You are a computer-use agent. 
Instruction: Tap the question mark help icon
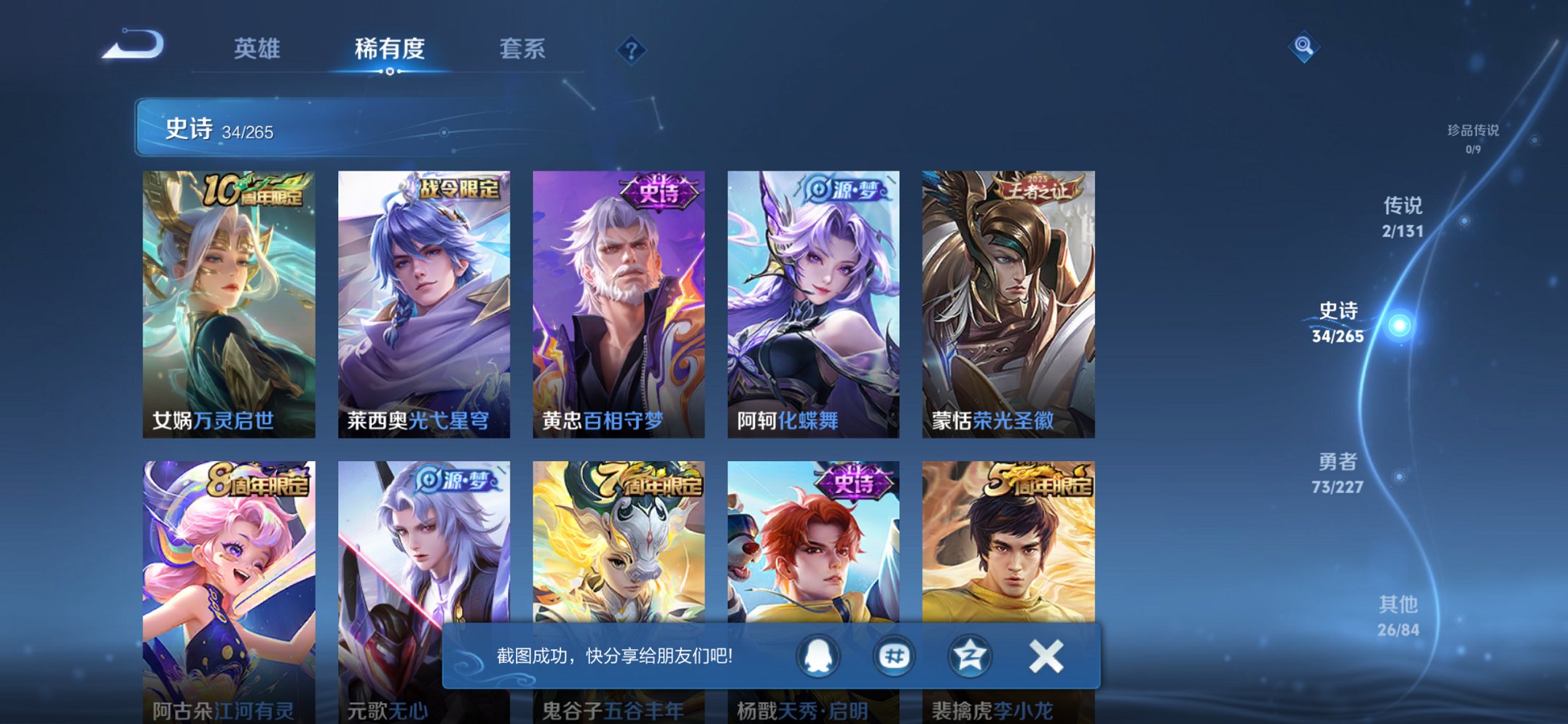click(x=633, y=50)
